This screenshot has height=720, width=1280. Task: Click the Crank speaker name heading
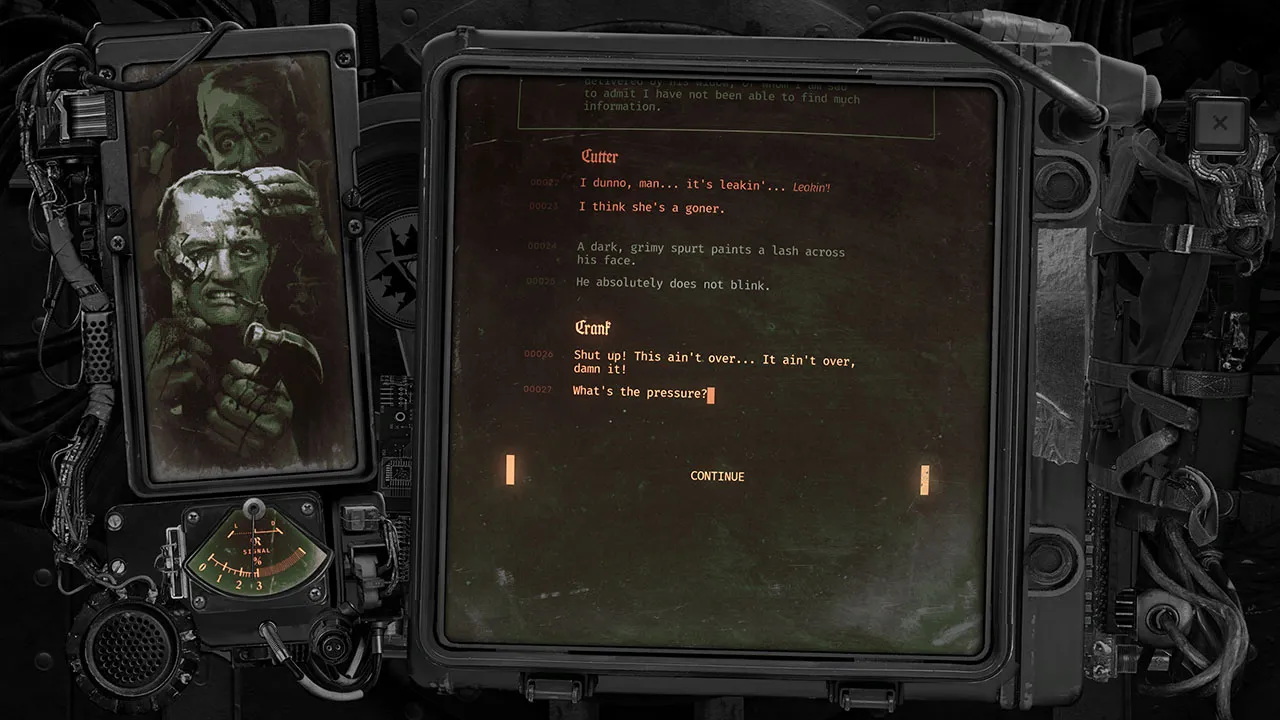coord(592,327)
